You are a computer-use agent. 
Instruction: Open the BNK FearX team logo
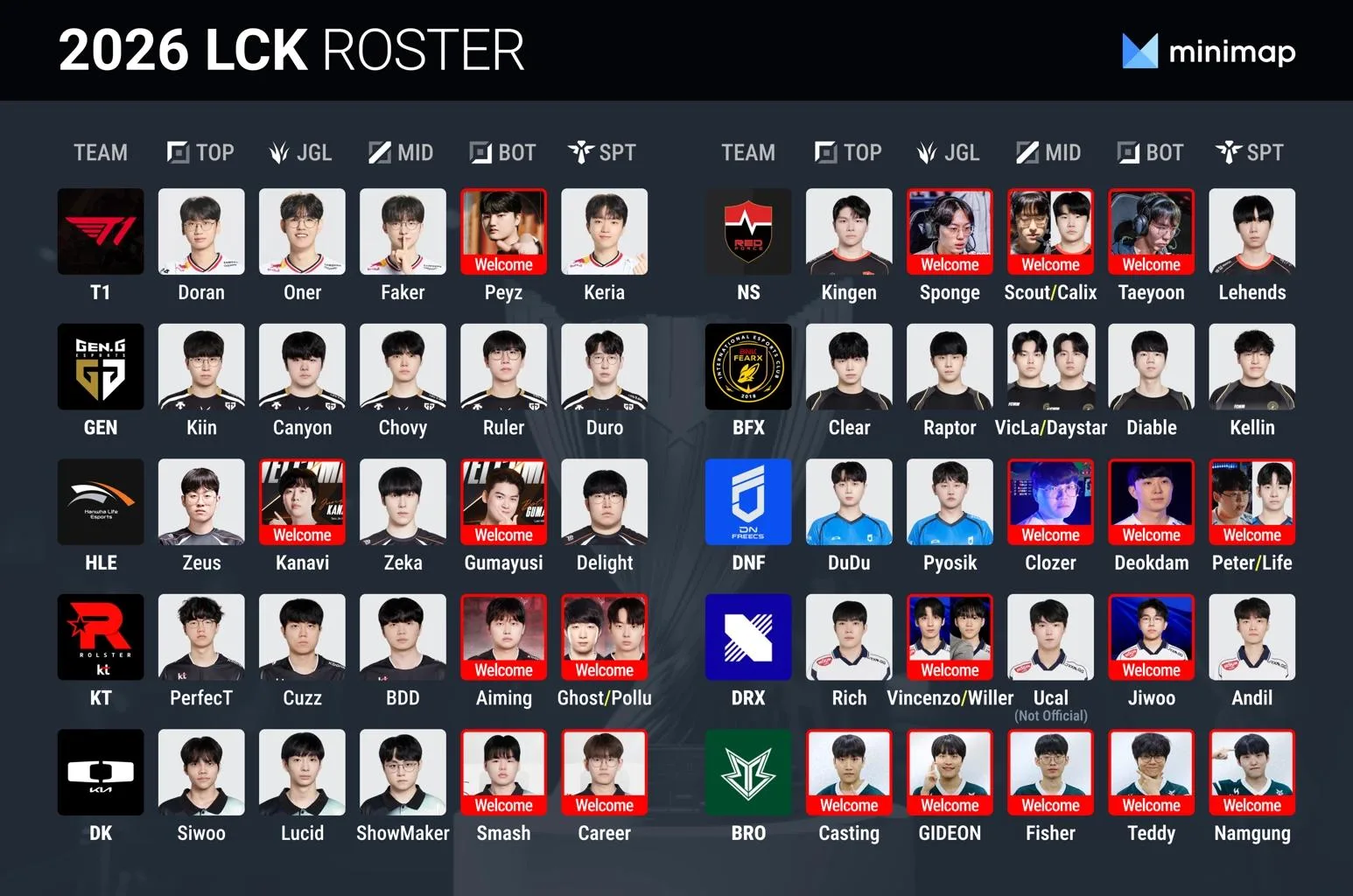pos(748,367)
